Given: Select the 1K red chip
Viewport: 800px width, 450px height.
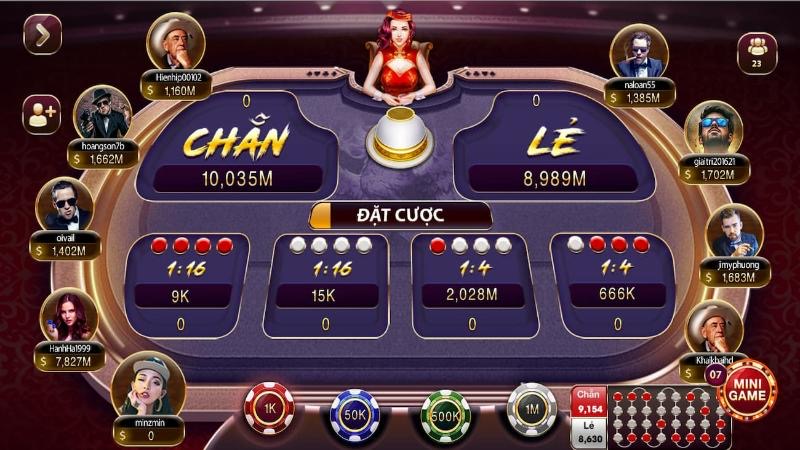Looking at the screenshot, I should [269, 409].
